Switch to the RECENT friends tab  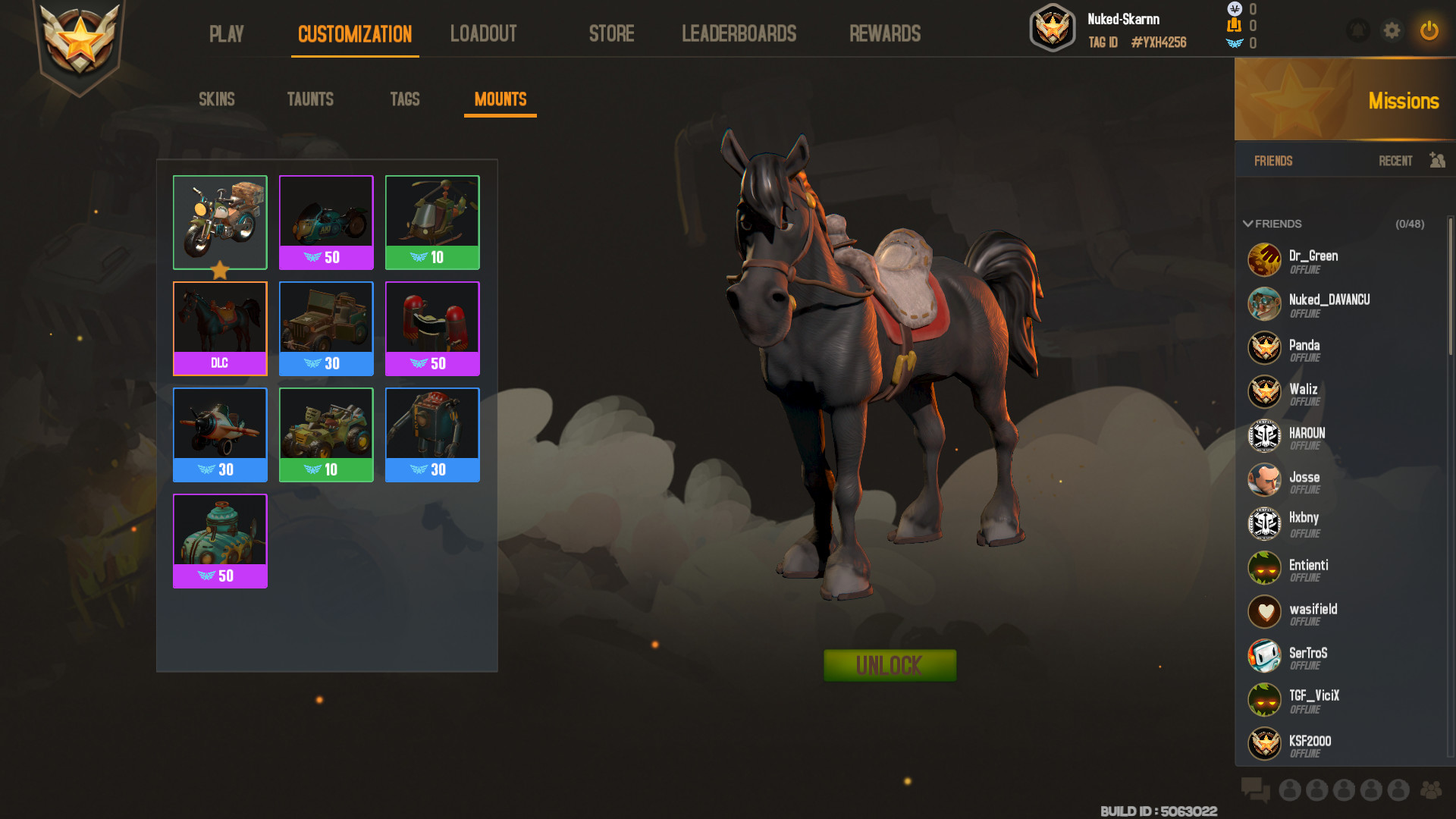1395,161
